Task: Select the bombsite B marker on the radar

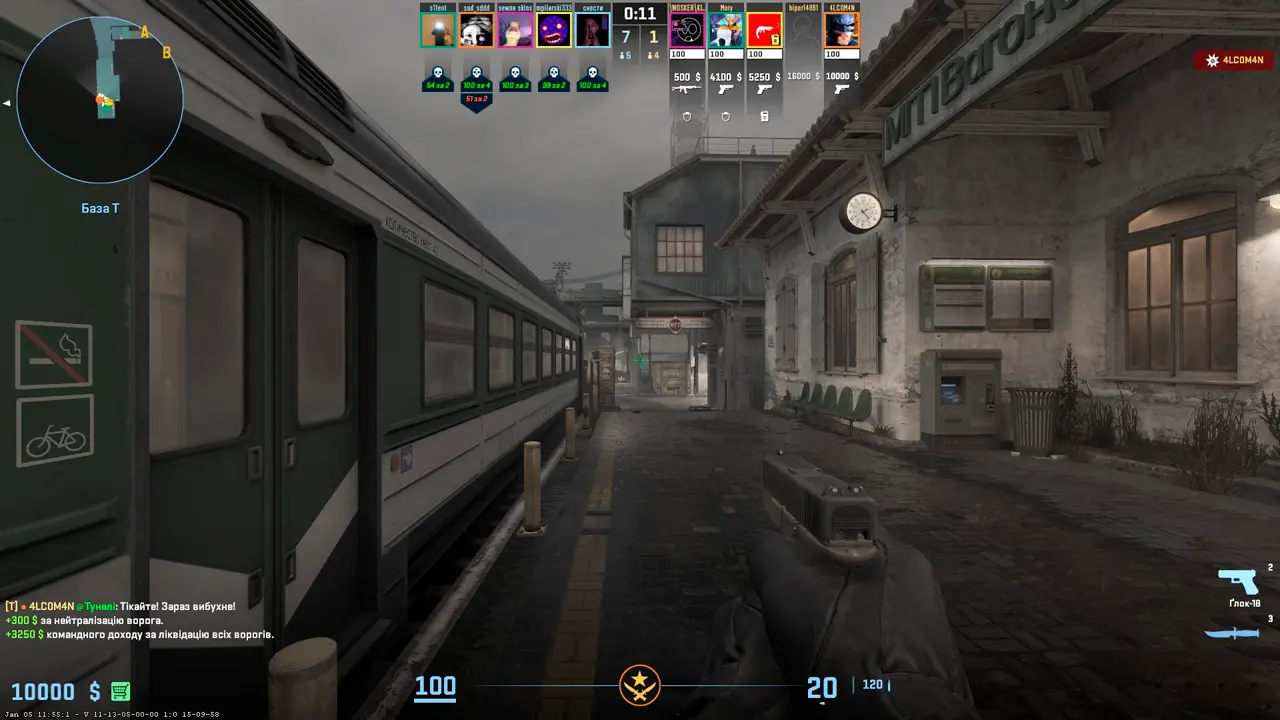Action: [167, 53]
